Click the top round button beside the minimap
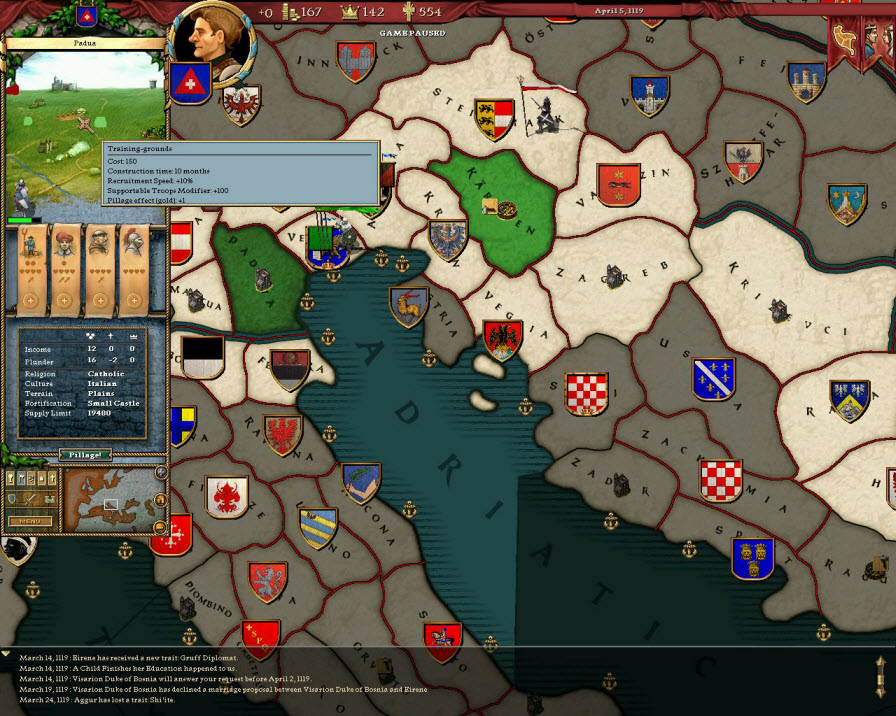The image size is (896, 716). tap(161, 472)
